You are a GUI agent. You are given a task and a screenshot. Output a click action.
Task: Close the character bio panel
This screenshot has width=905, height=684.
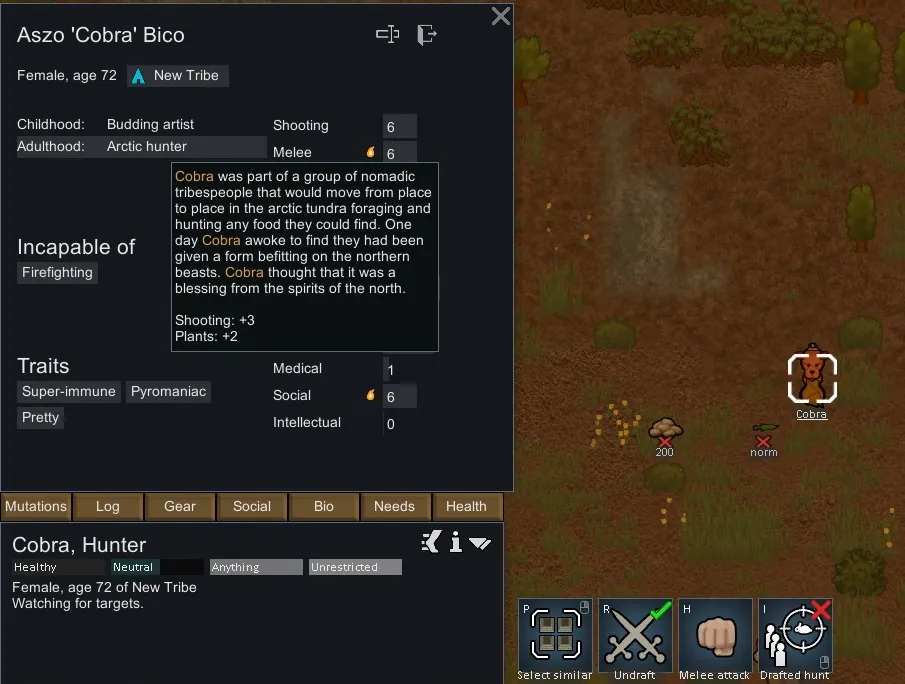coord(501,15)
